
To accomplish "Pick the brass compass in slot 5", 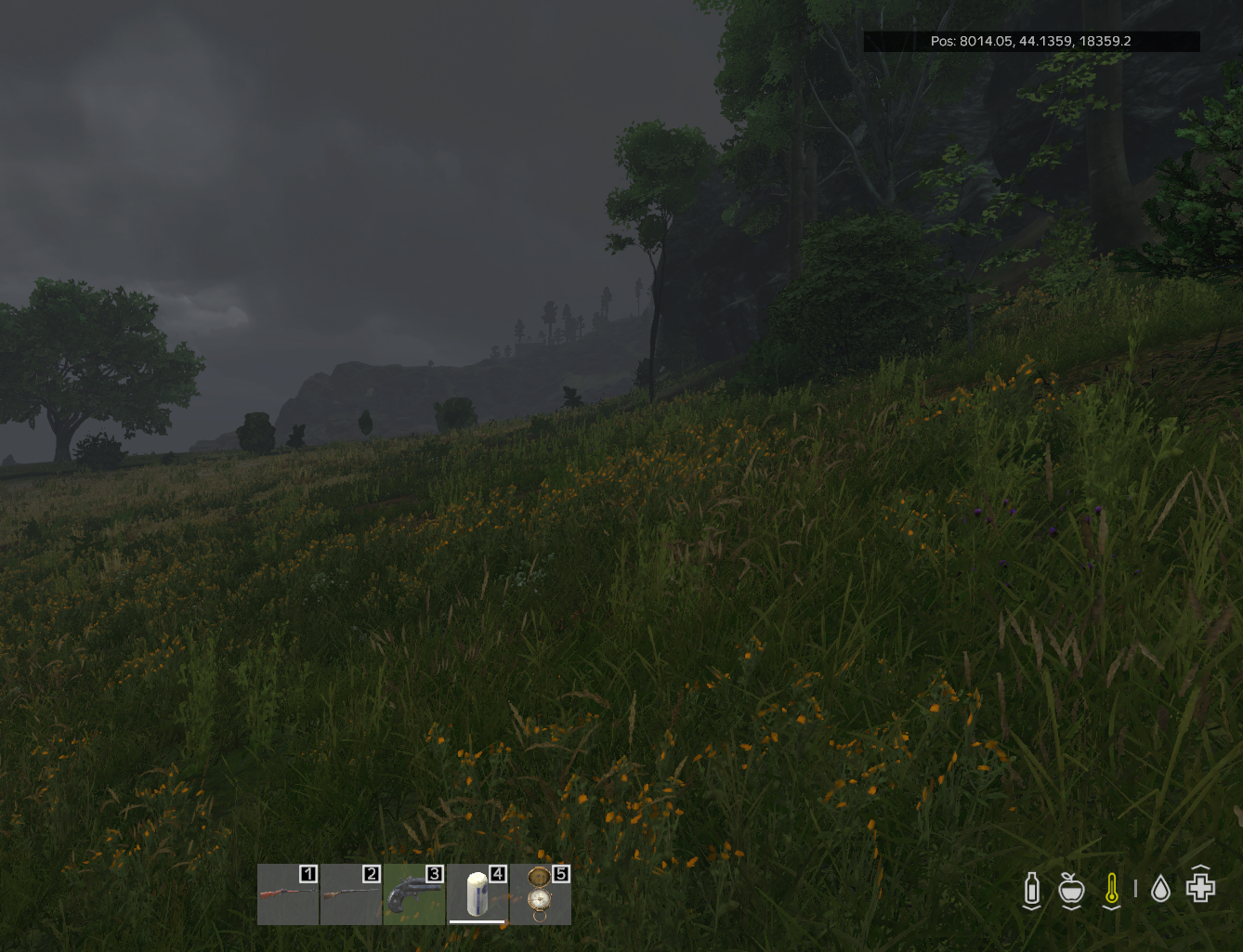I will (540, 894).
